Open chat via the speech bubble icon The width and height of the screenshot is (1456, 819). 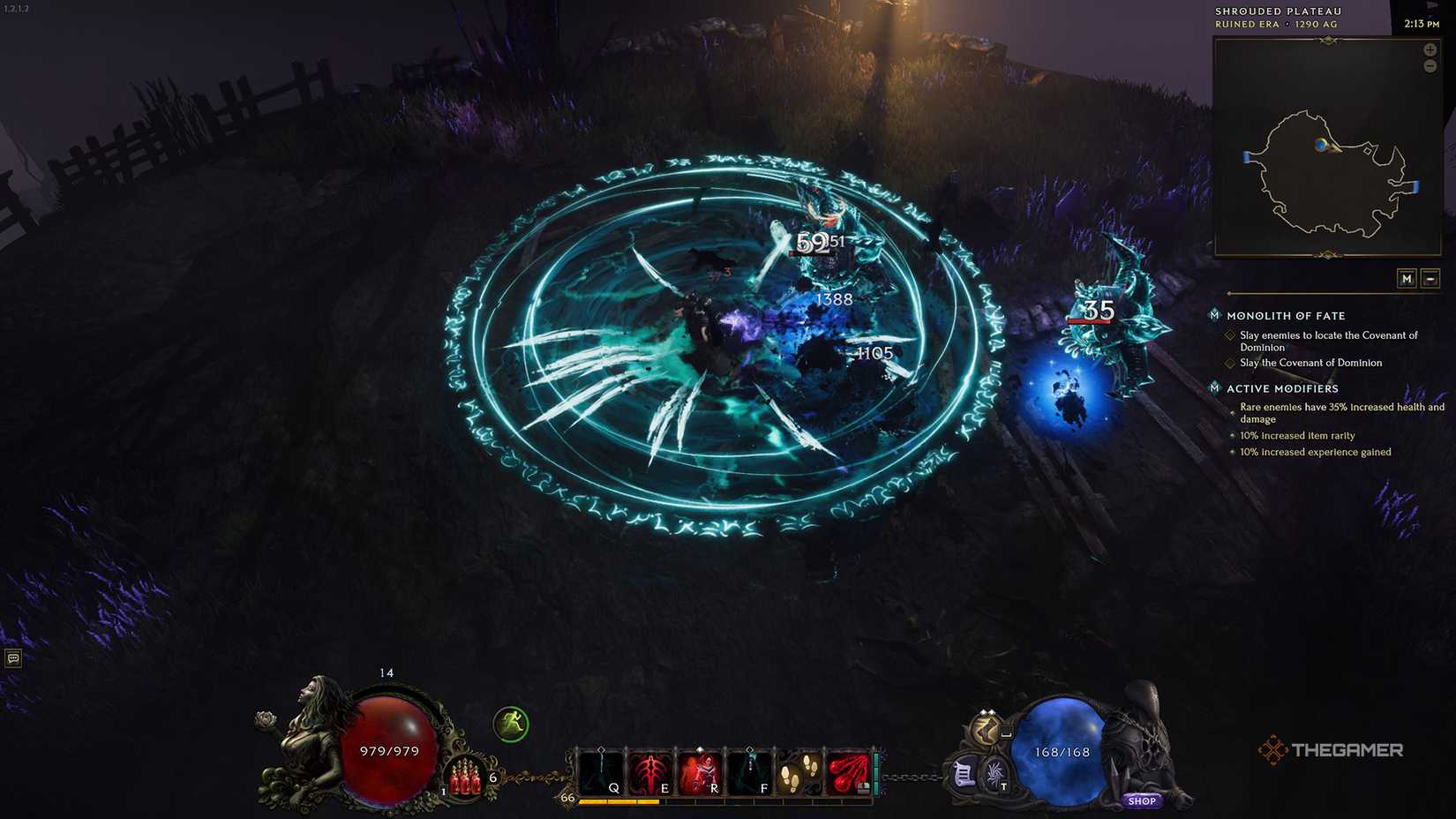[x=12, y=658]
